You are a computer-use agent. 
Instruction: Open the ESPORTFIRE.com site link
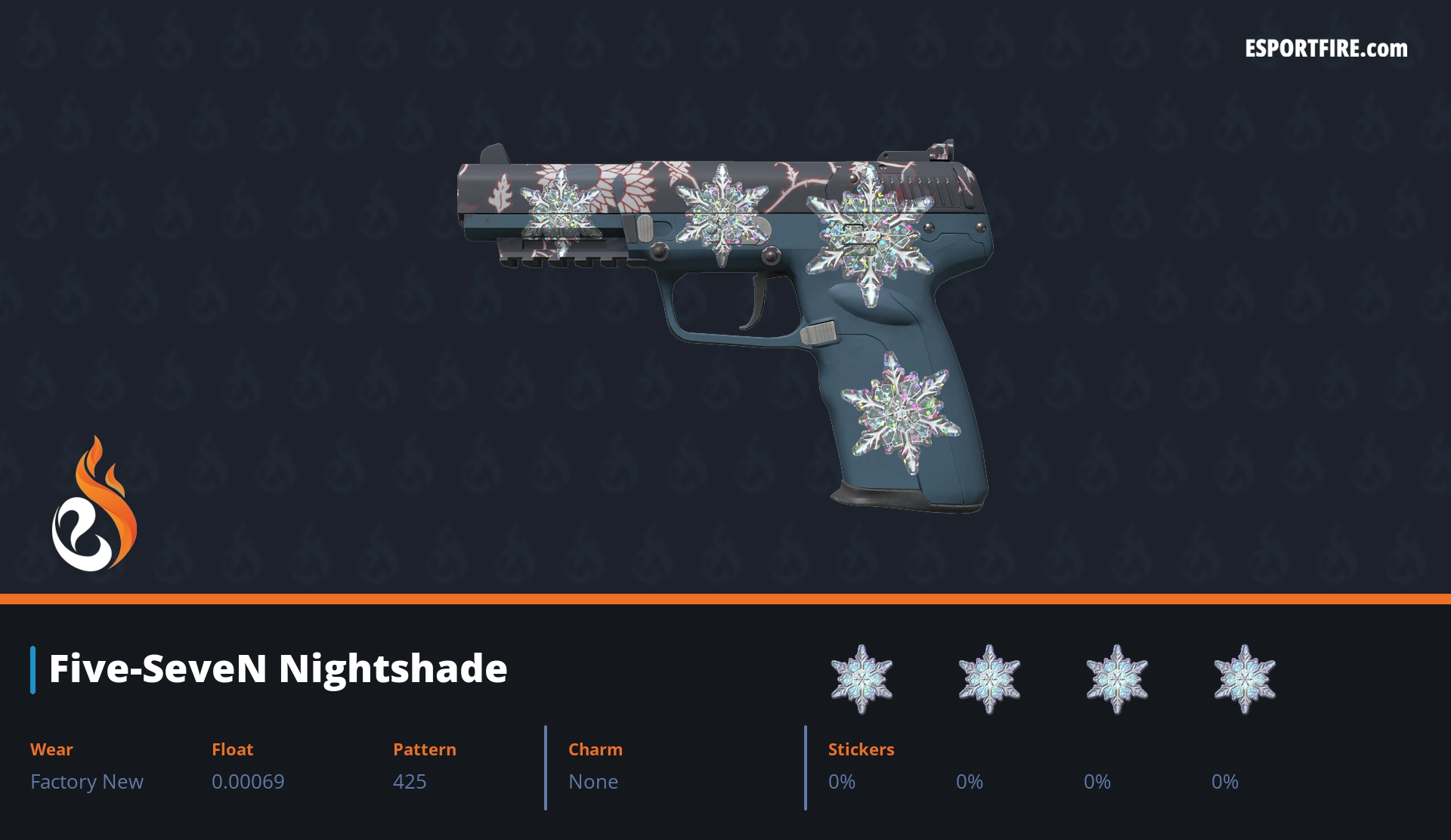pyautogui.click(x=1326, y=49)
